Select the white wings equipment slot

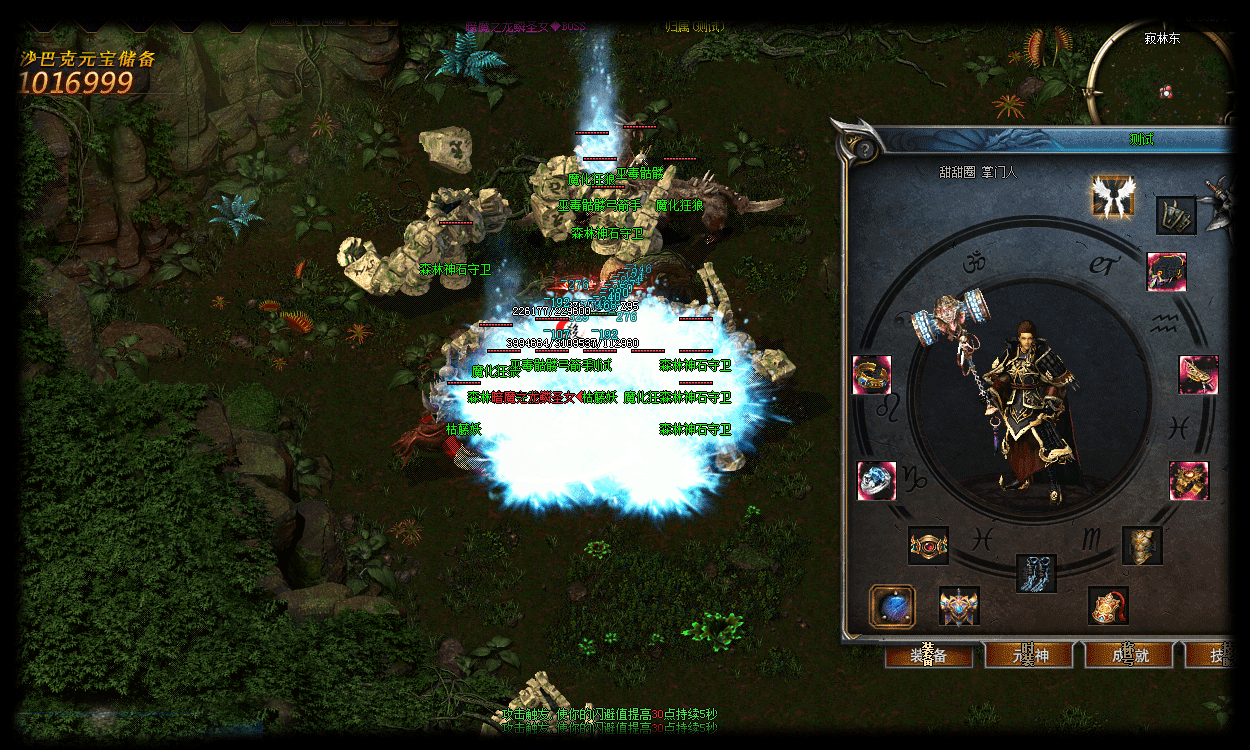[x=1112, y=196]
